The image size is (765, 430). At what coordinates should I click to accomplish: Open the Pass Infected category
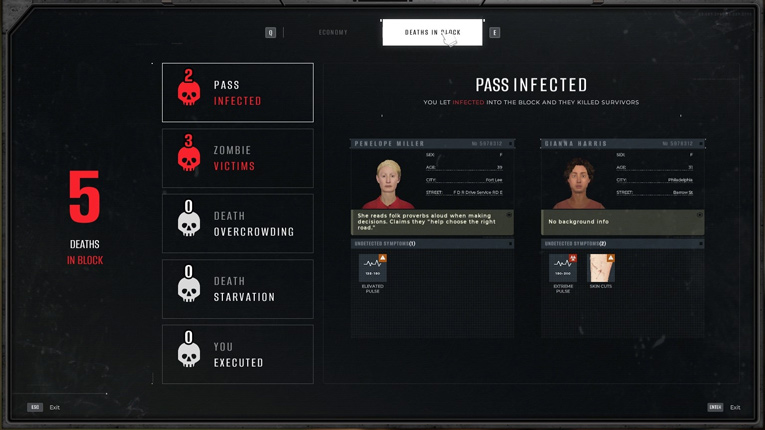coord(237,93)
